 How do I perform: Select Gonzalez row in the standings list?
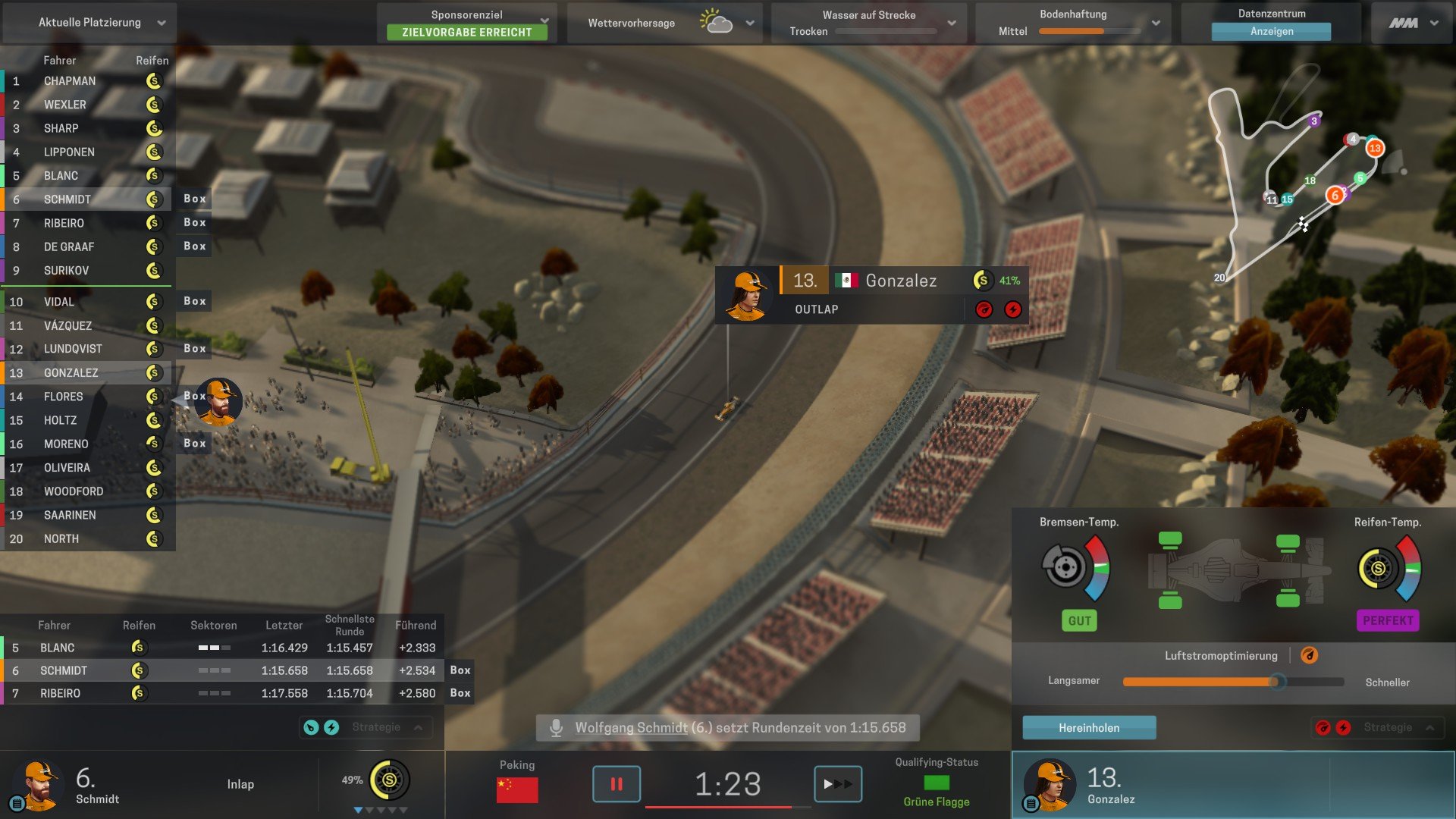pyautogui.click(x=71, y=372)
